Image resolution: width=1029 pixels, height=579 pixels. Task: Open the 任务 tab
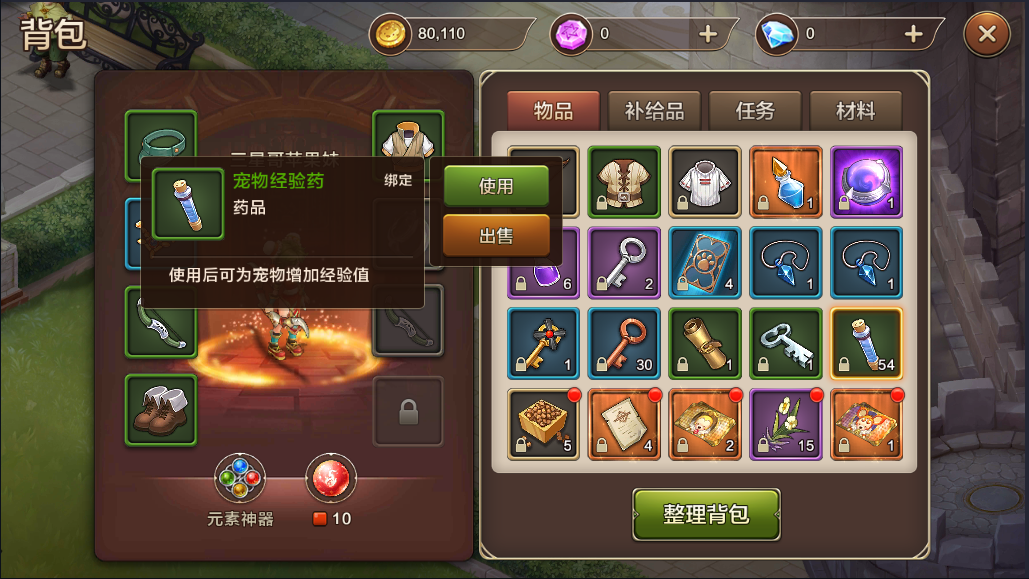[x=755, y=110]
